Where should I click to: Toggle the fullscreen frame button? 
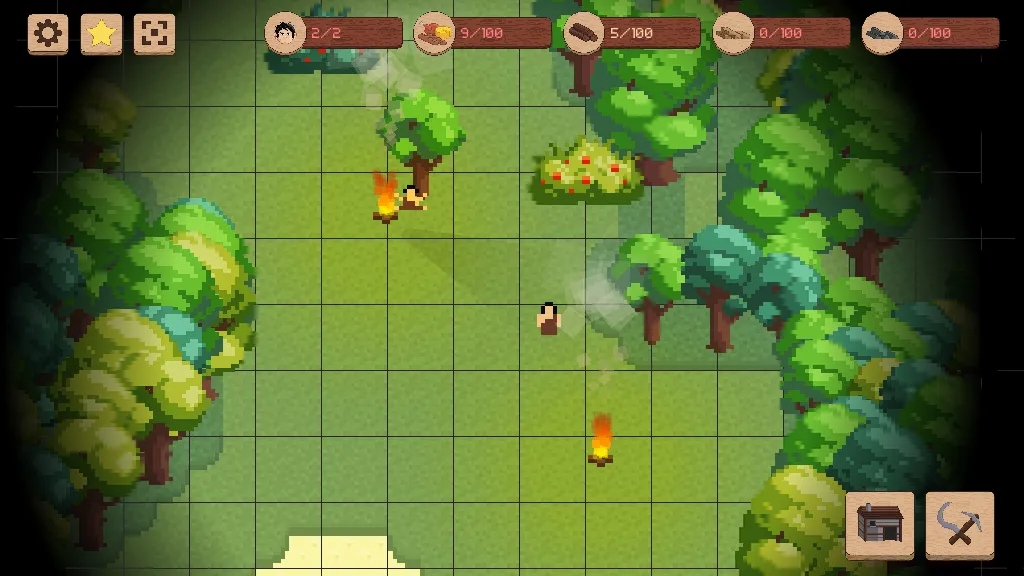click(154, 34)
